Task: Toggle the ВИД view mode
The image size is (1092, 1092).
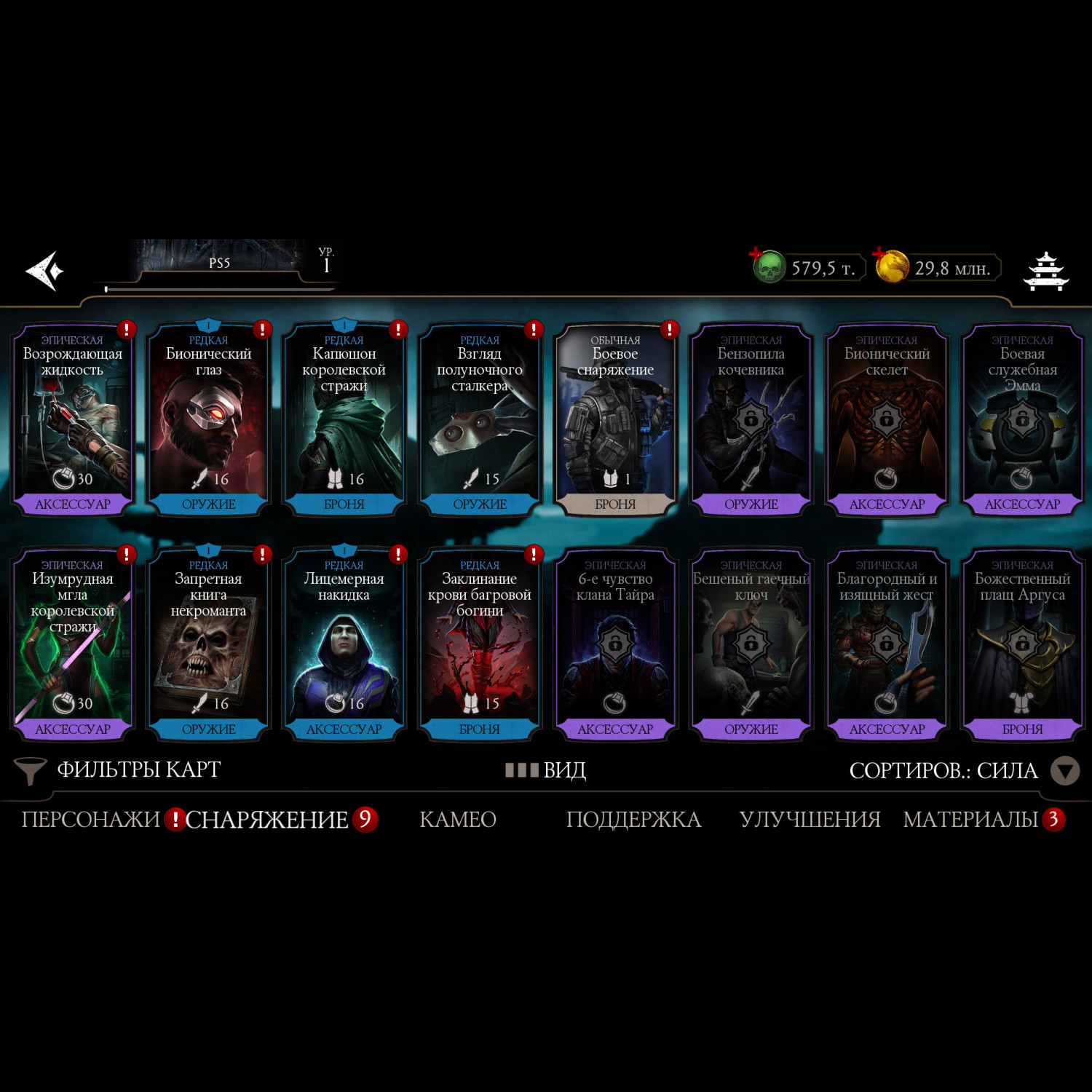Action: 546,770
